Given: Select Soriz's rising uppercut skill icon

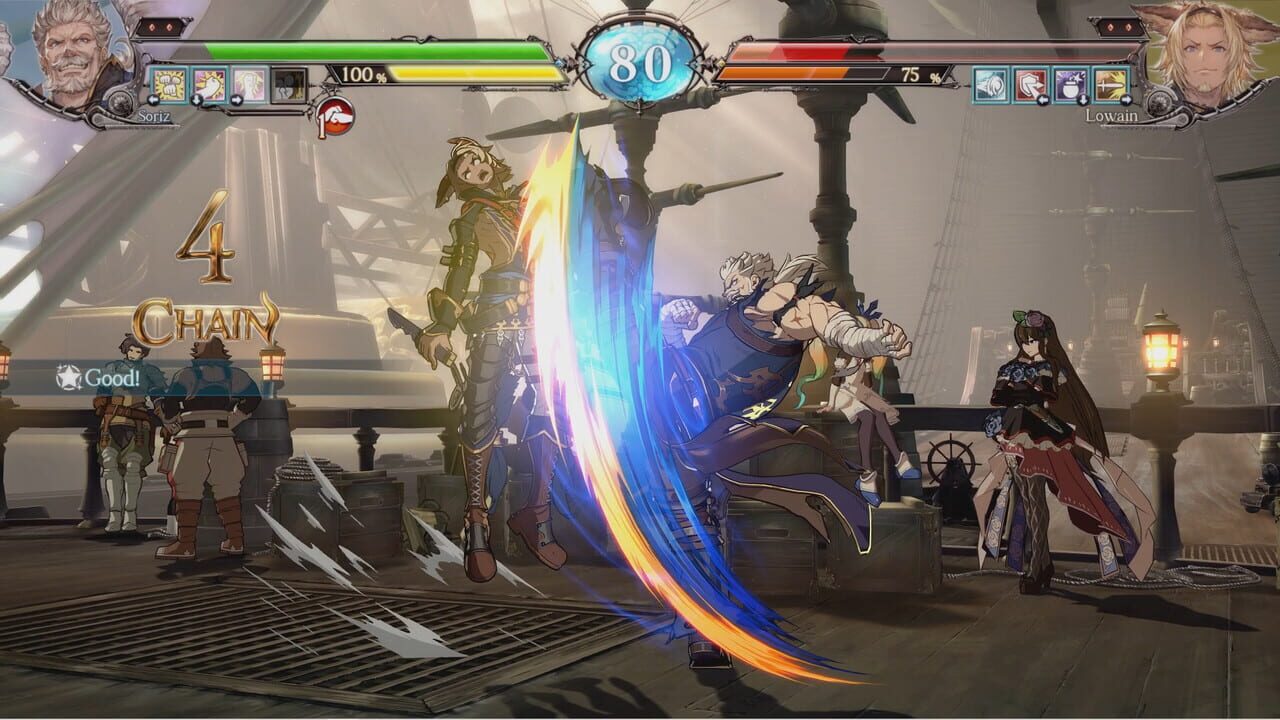Looking at the screenshot, I should tap(208, 84).
